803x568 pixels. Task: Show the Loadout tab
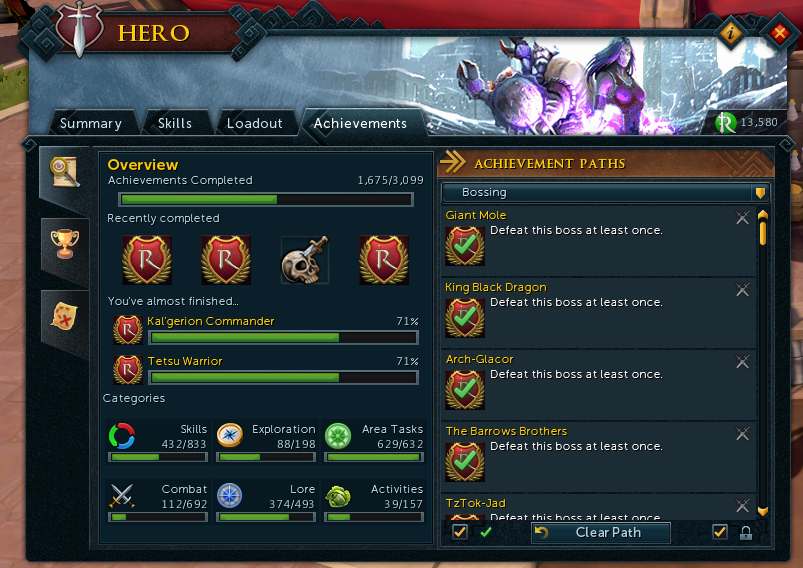click(x=254, y=124)
